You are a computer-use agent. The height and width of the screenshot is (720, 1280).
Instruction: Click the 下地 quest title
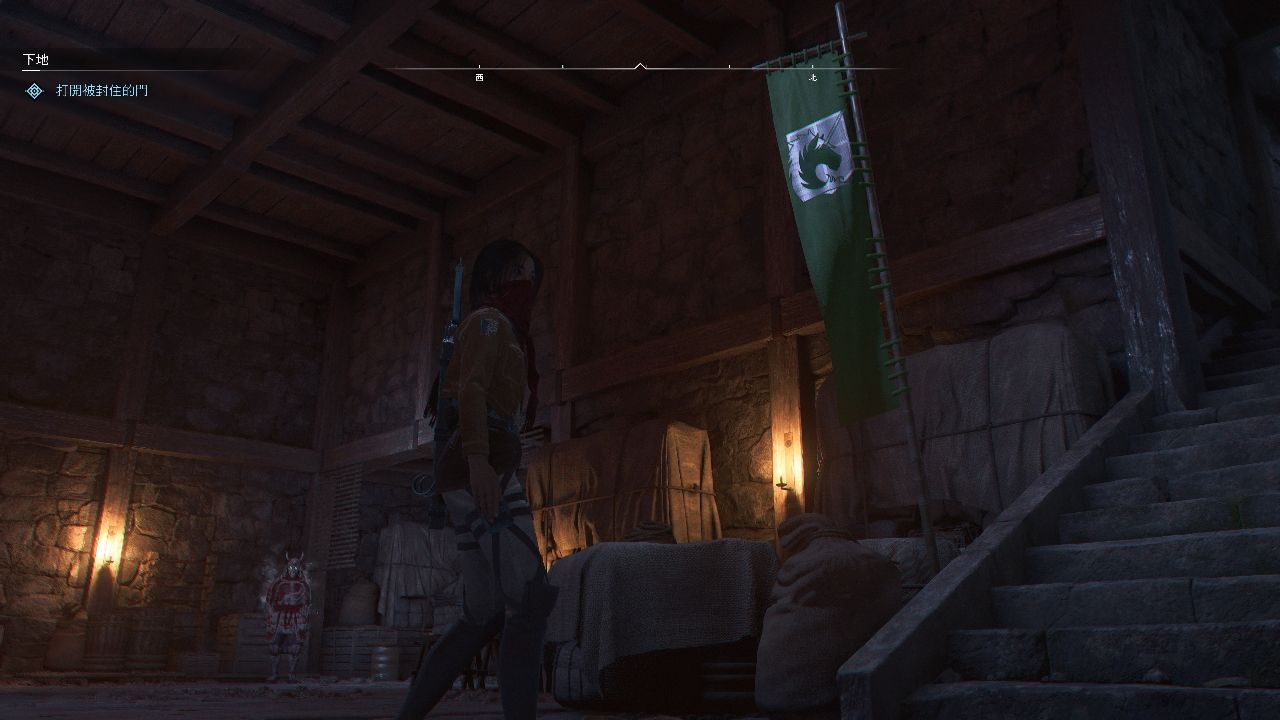click(x=36, y=60)
